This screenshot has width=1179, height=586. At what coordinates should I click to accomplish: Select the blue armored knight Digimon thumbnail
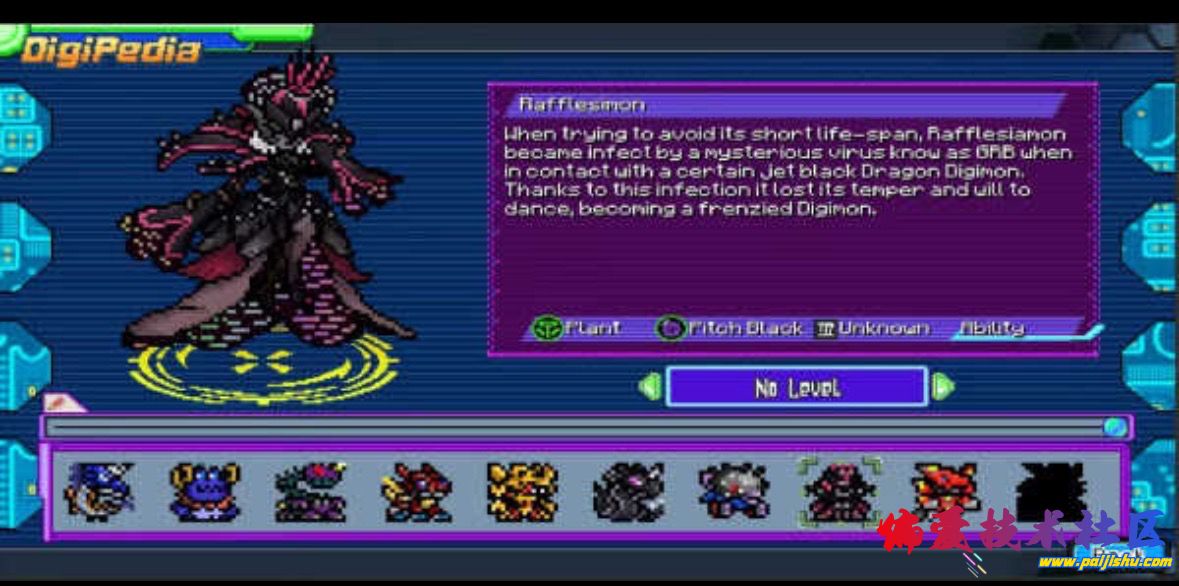click(98, 491)
